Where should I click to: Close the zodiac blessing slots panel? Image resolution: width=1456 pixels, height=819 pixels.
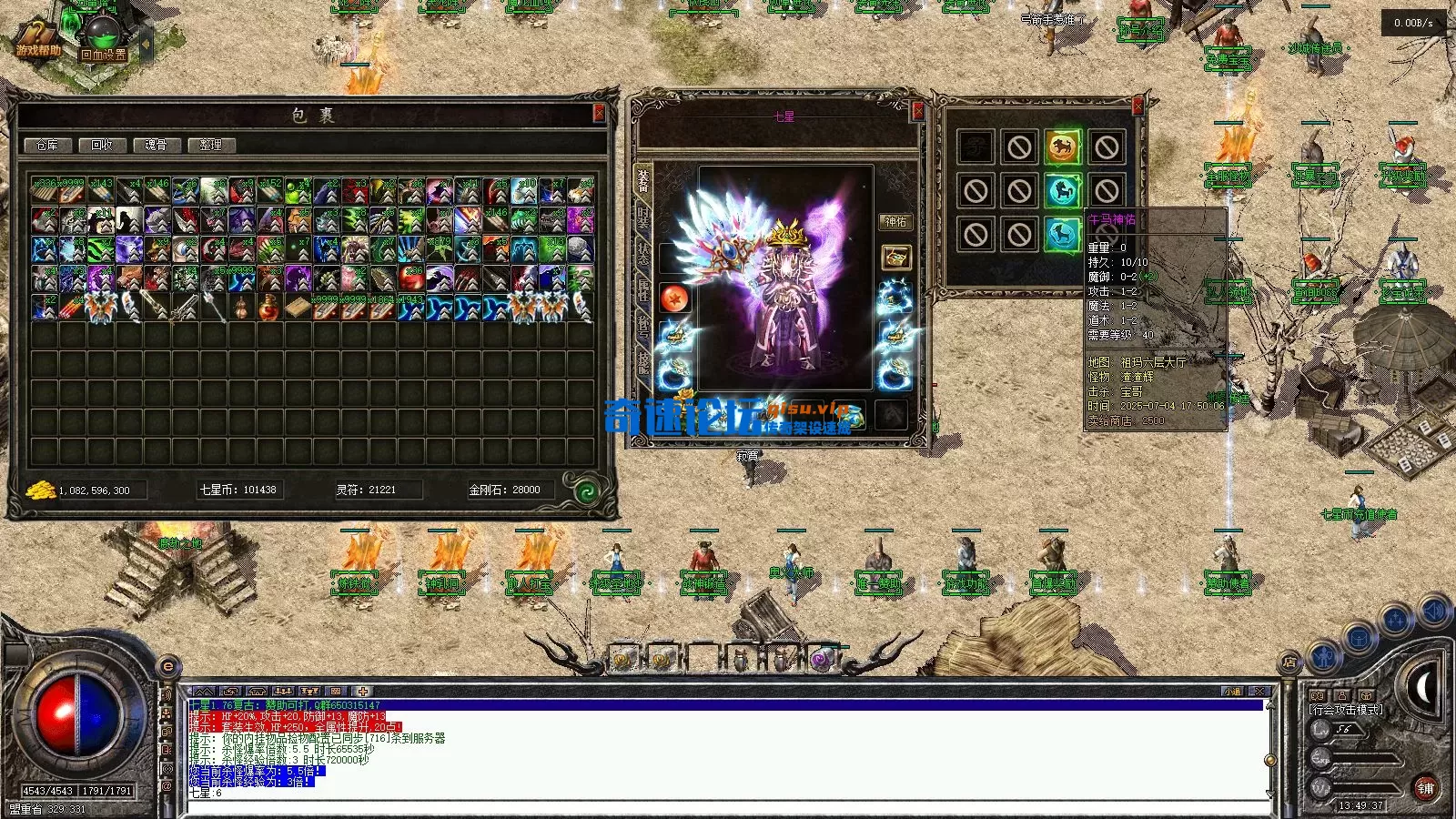pos(1137,106)
